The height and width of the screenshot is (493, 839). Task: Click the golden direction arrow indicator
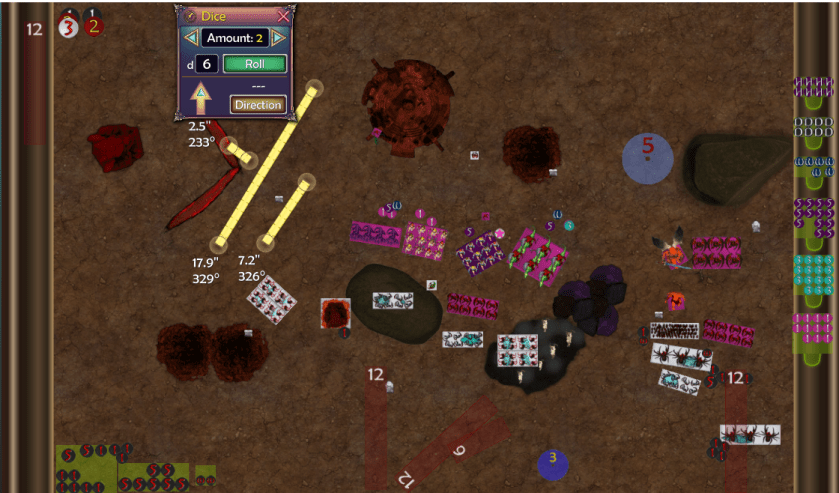[x=200, y=98]
